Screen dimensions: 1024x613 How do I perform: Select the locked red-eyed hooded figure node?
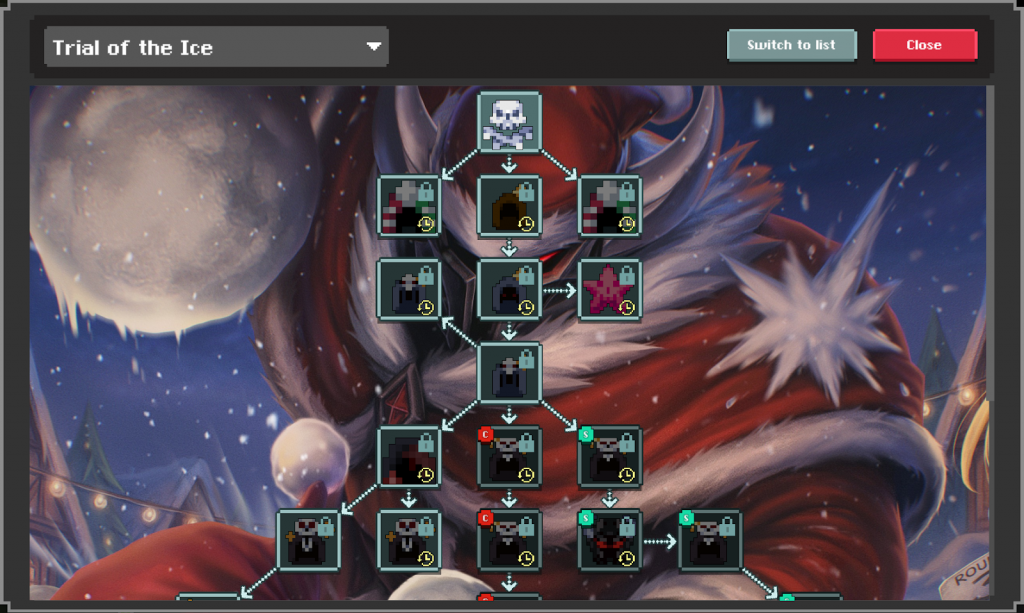509,290
